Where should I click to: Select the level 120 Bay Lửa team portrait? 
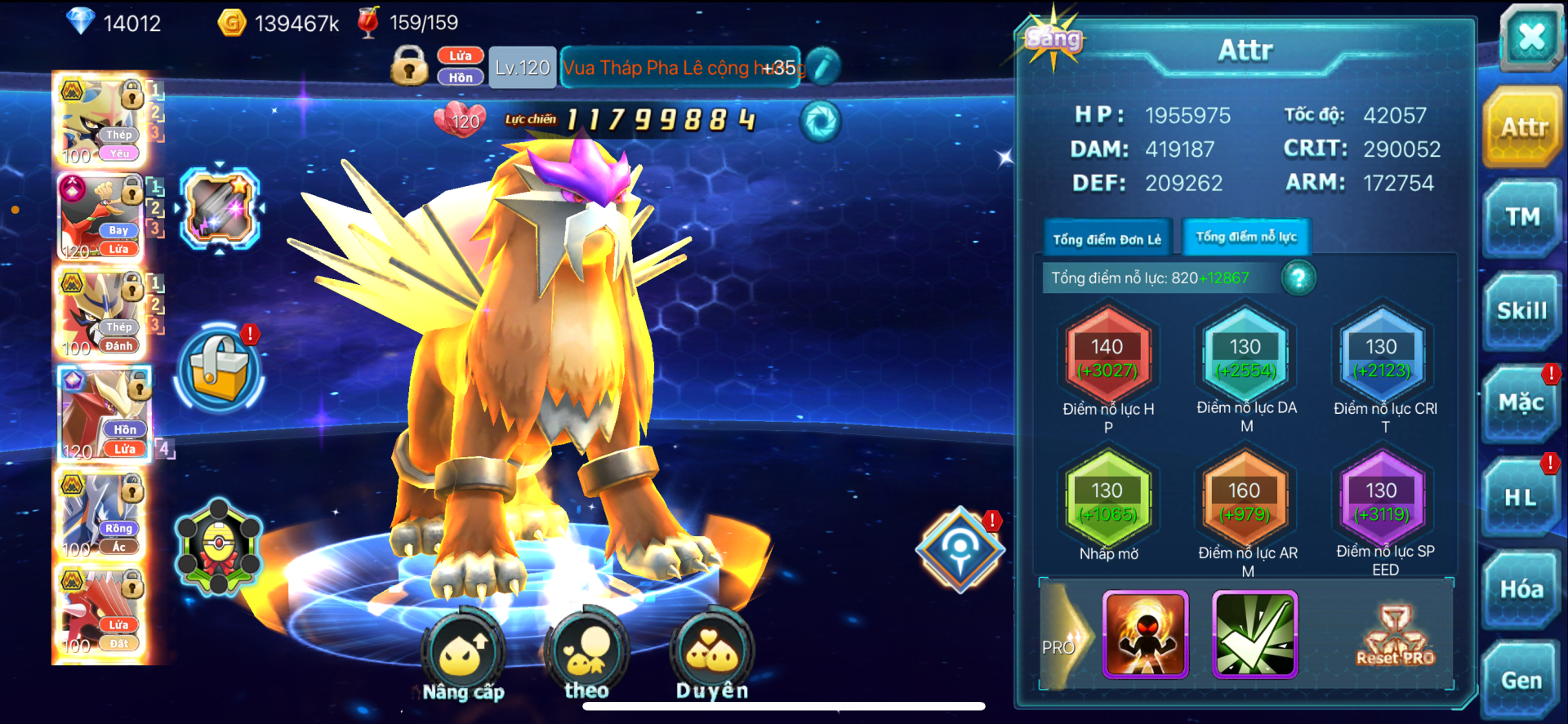(x=100, y=217)
